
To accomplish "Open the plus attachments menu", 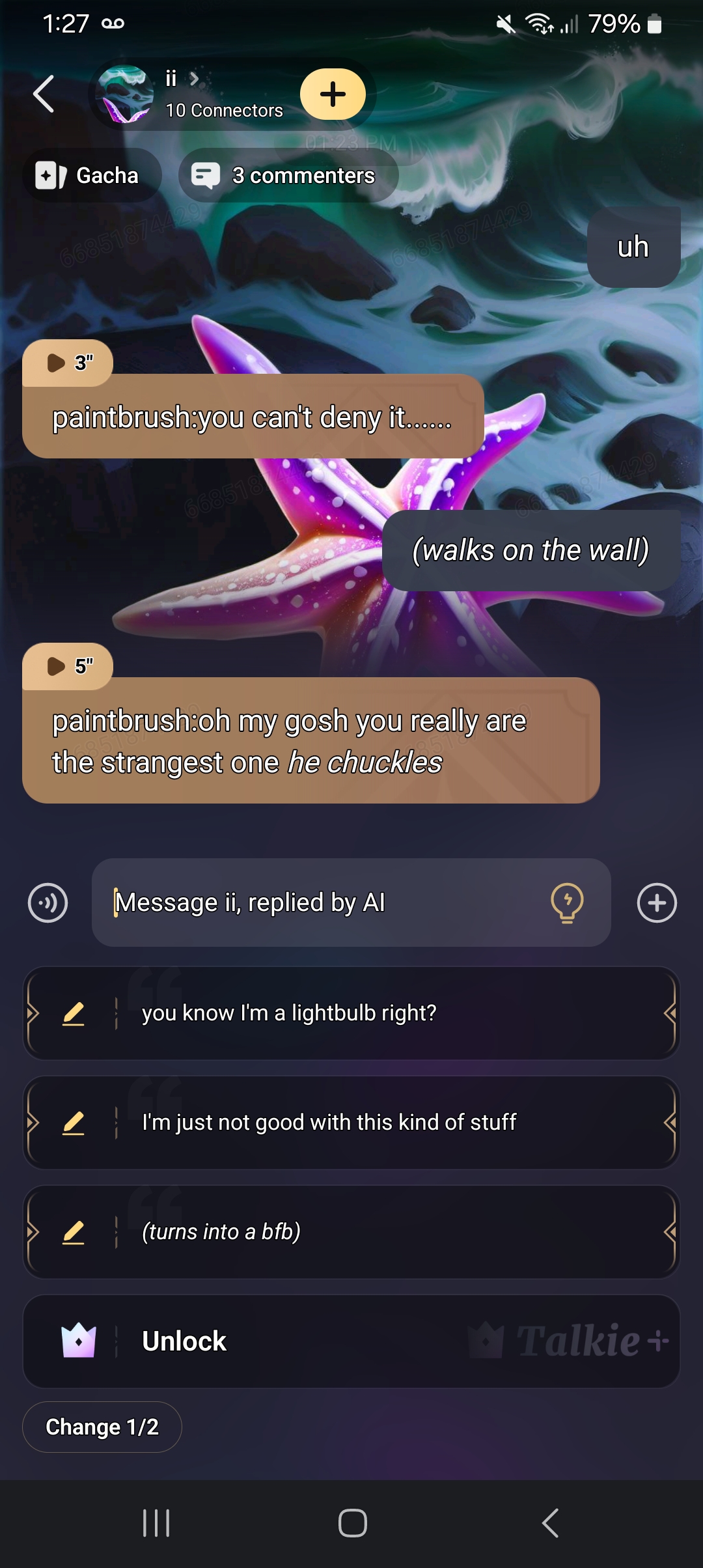I will (657, 903).
